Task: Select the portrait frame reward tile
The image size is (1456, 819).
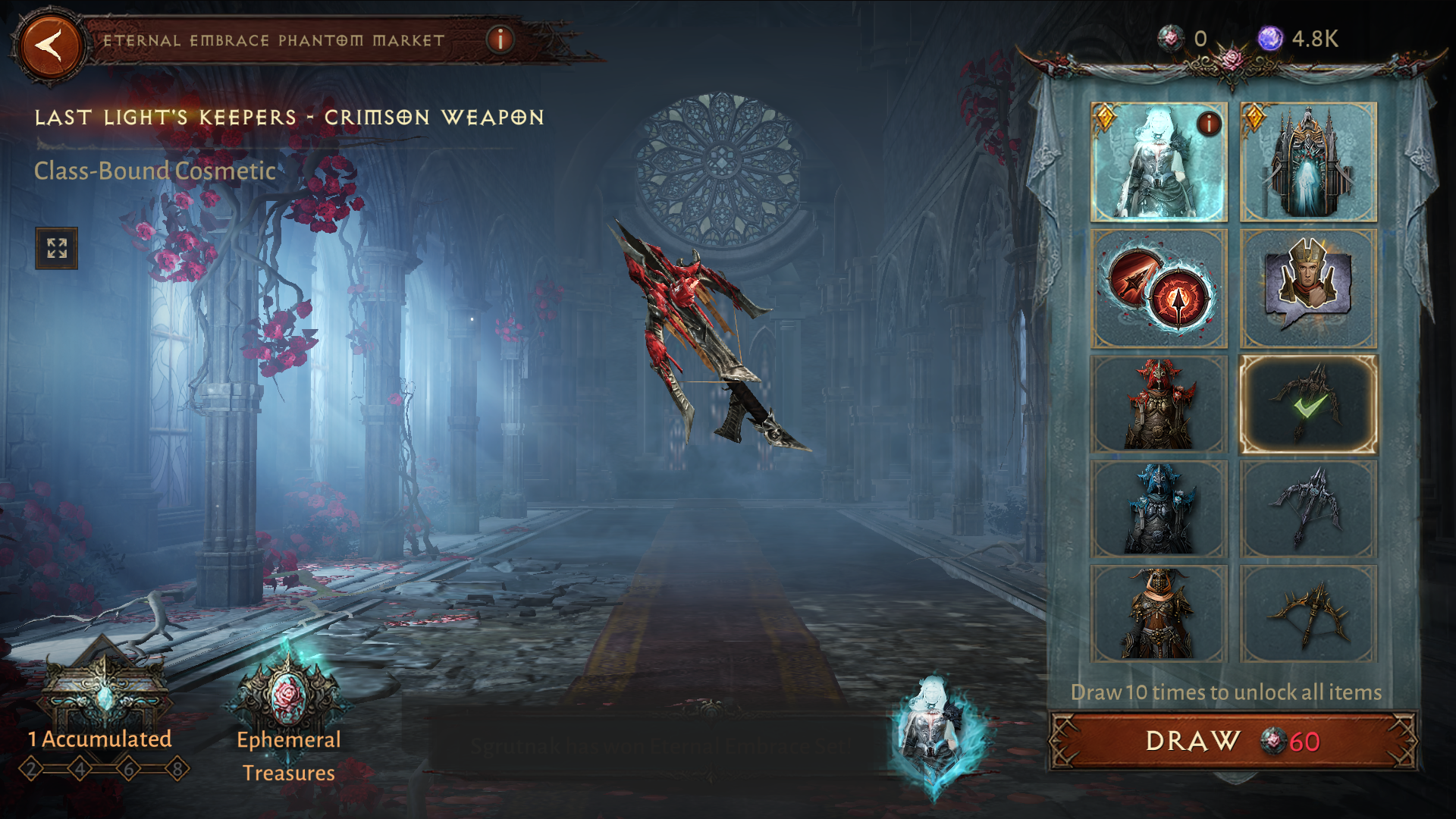Action: (1309, 287)
